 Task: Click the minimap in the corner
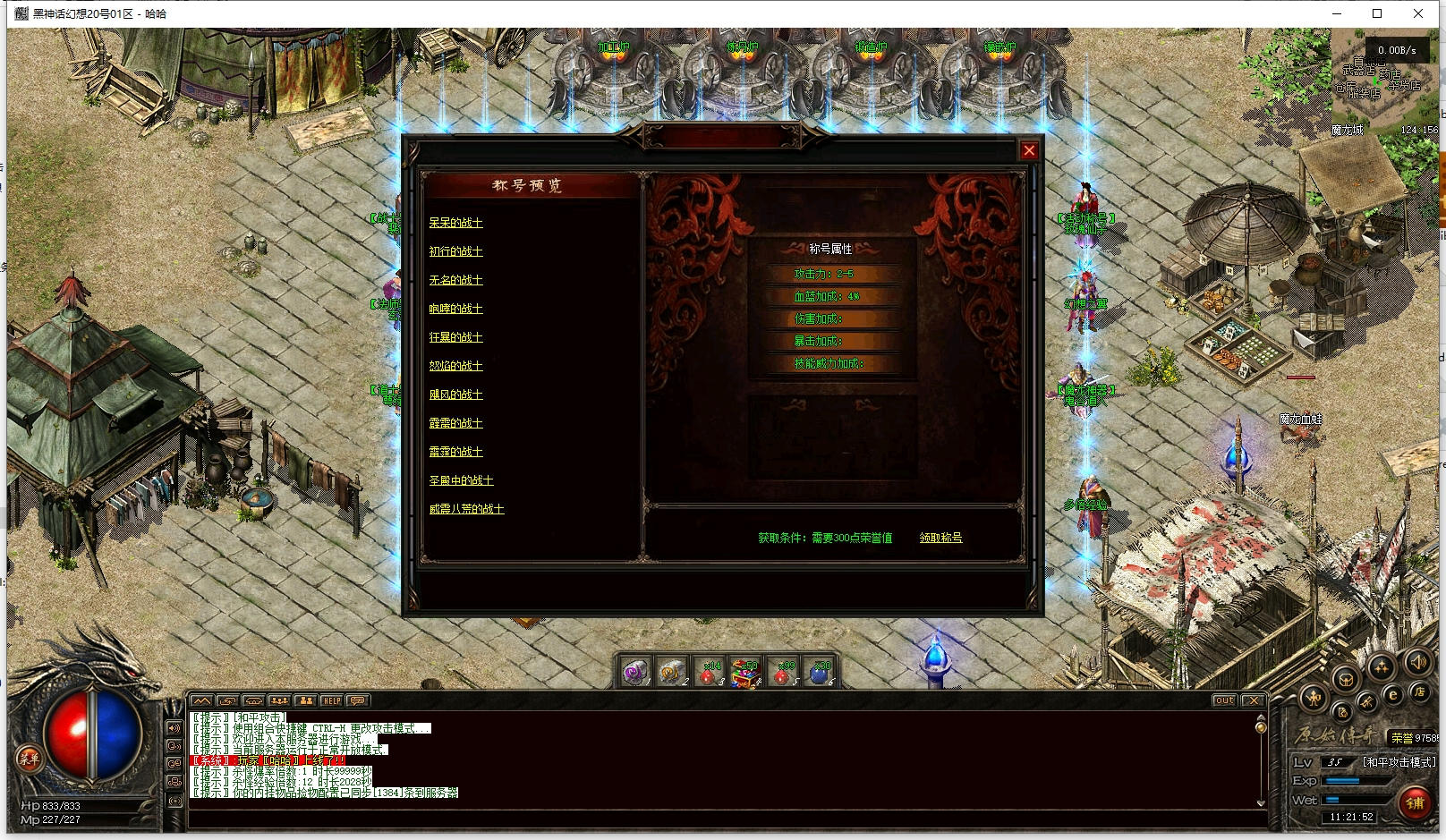(x=1384, y=82)
